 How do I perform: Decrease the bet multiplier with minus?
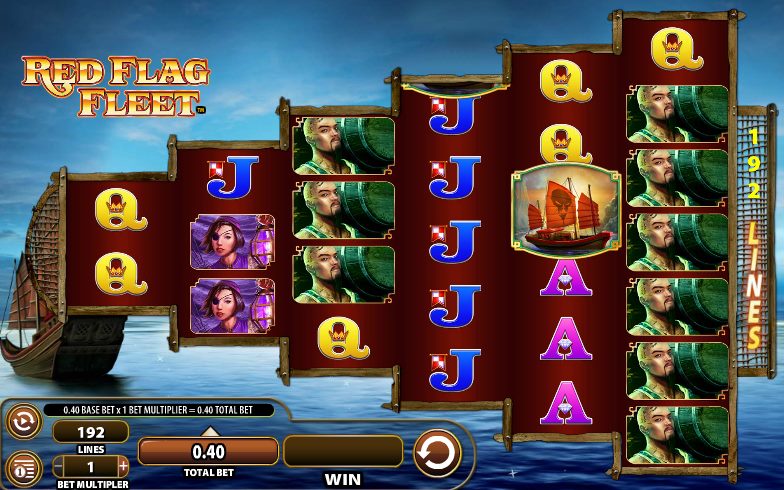tap(59, 466)
